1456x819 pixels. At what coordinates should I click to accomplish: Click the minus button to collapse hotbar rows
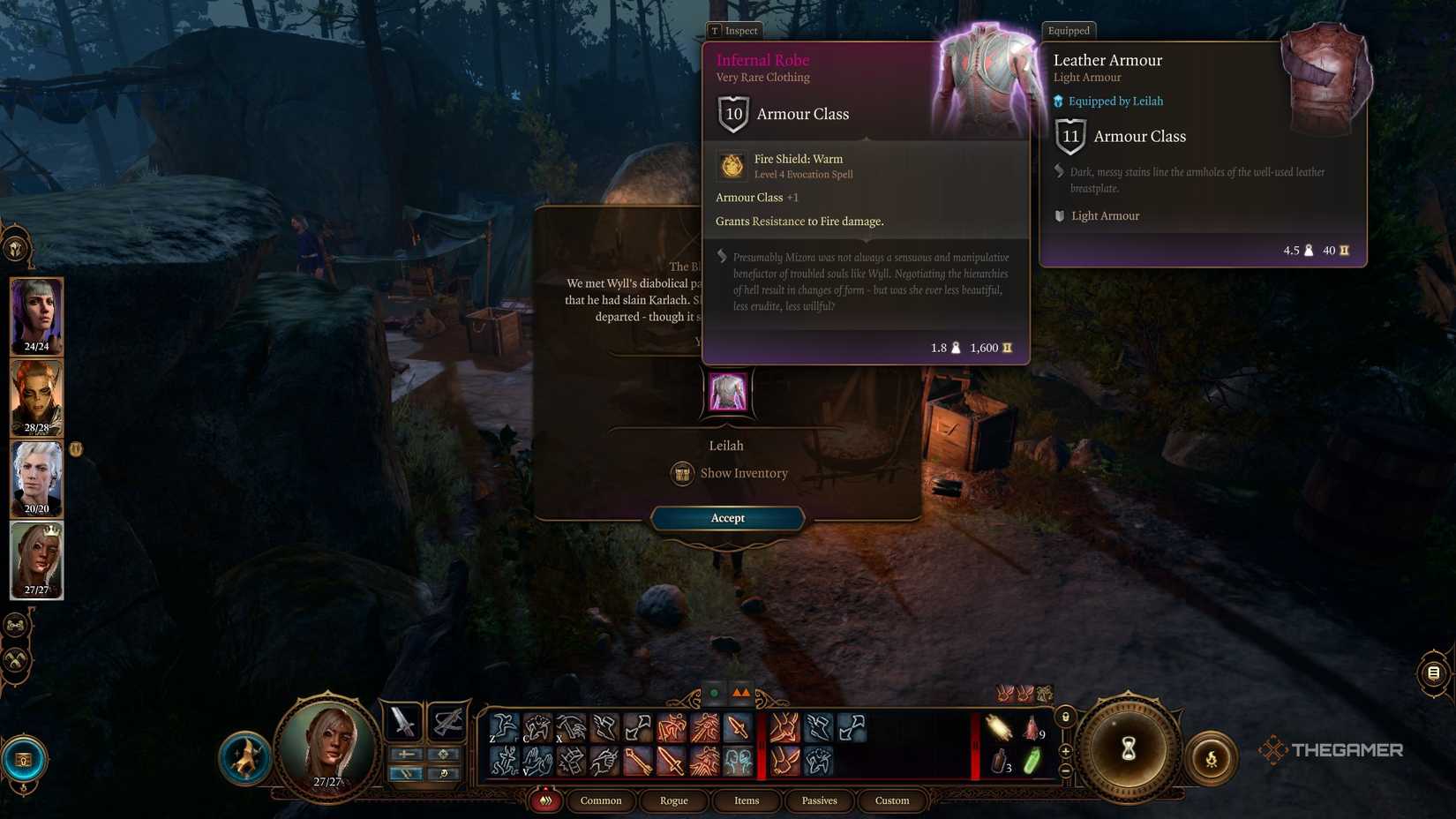[x=1065, y=771]
